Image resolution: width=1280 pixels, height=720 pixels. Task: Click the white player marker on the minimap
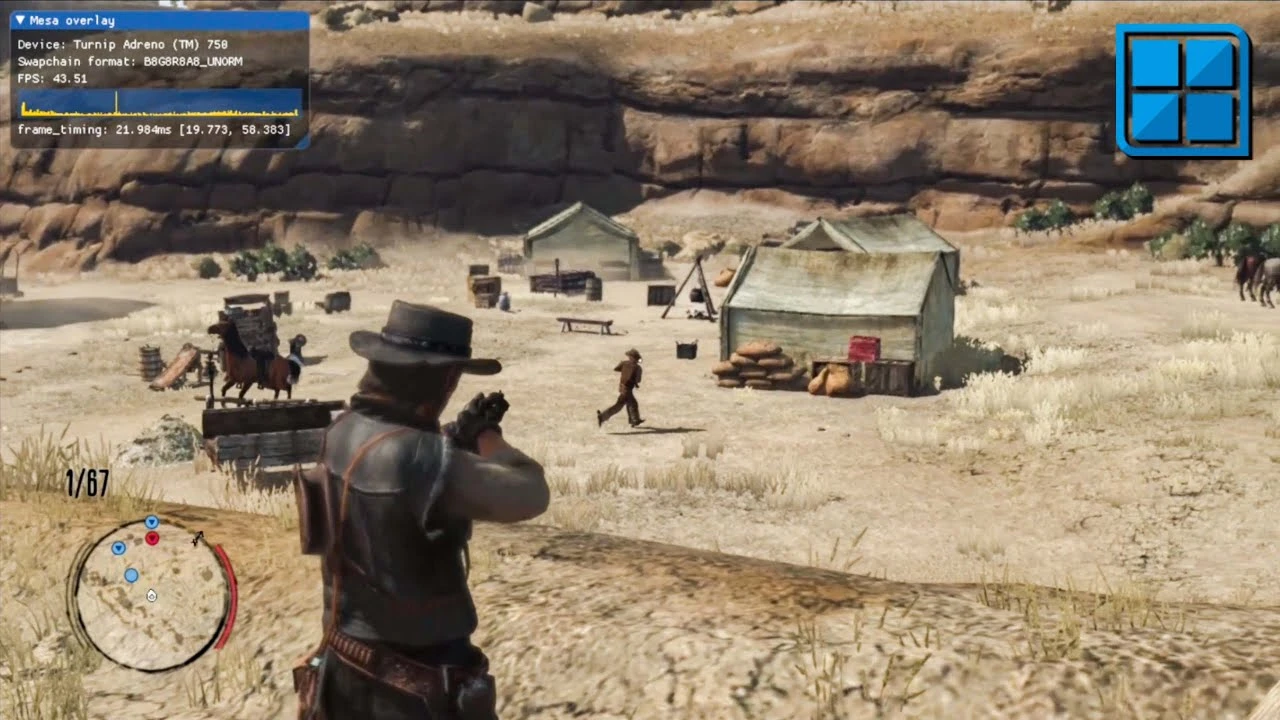(152, 596)
